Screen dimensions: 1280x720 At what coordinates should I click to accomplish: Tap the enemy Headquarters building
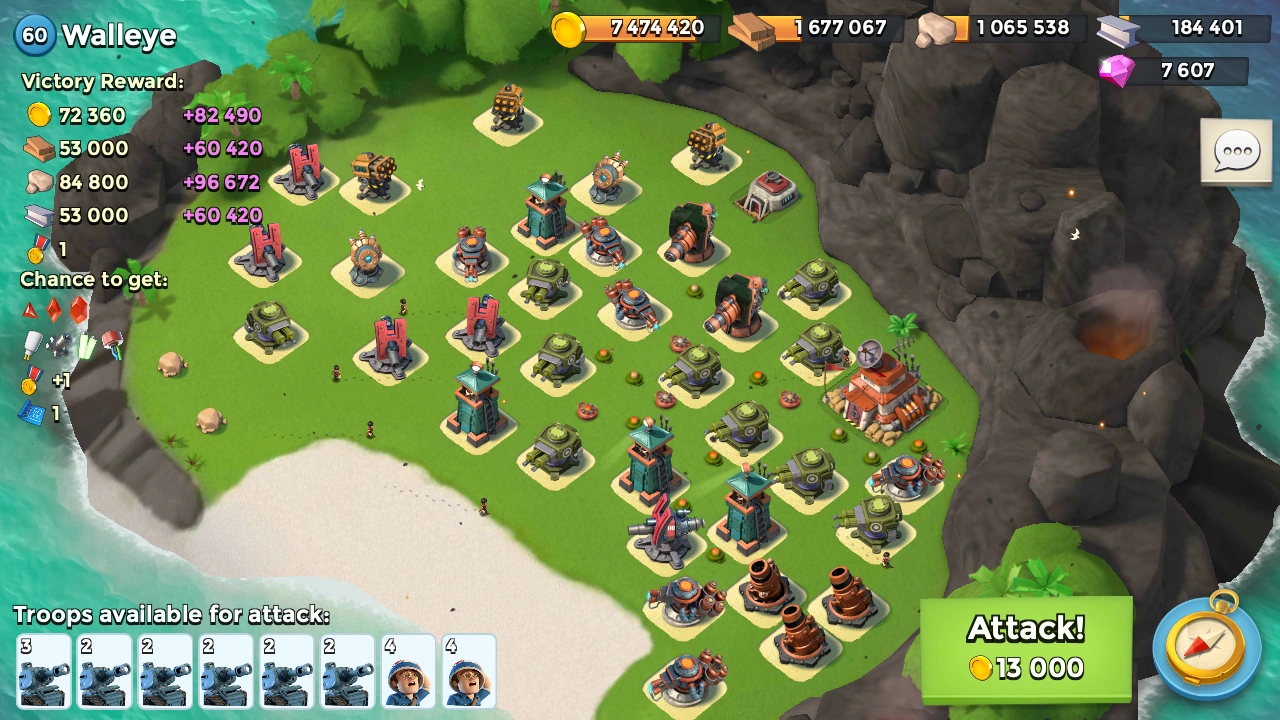[x=880, y=400]
